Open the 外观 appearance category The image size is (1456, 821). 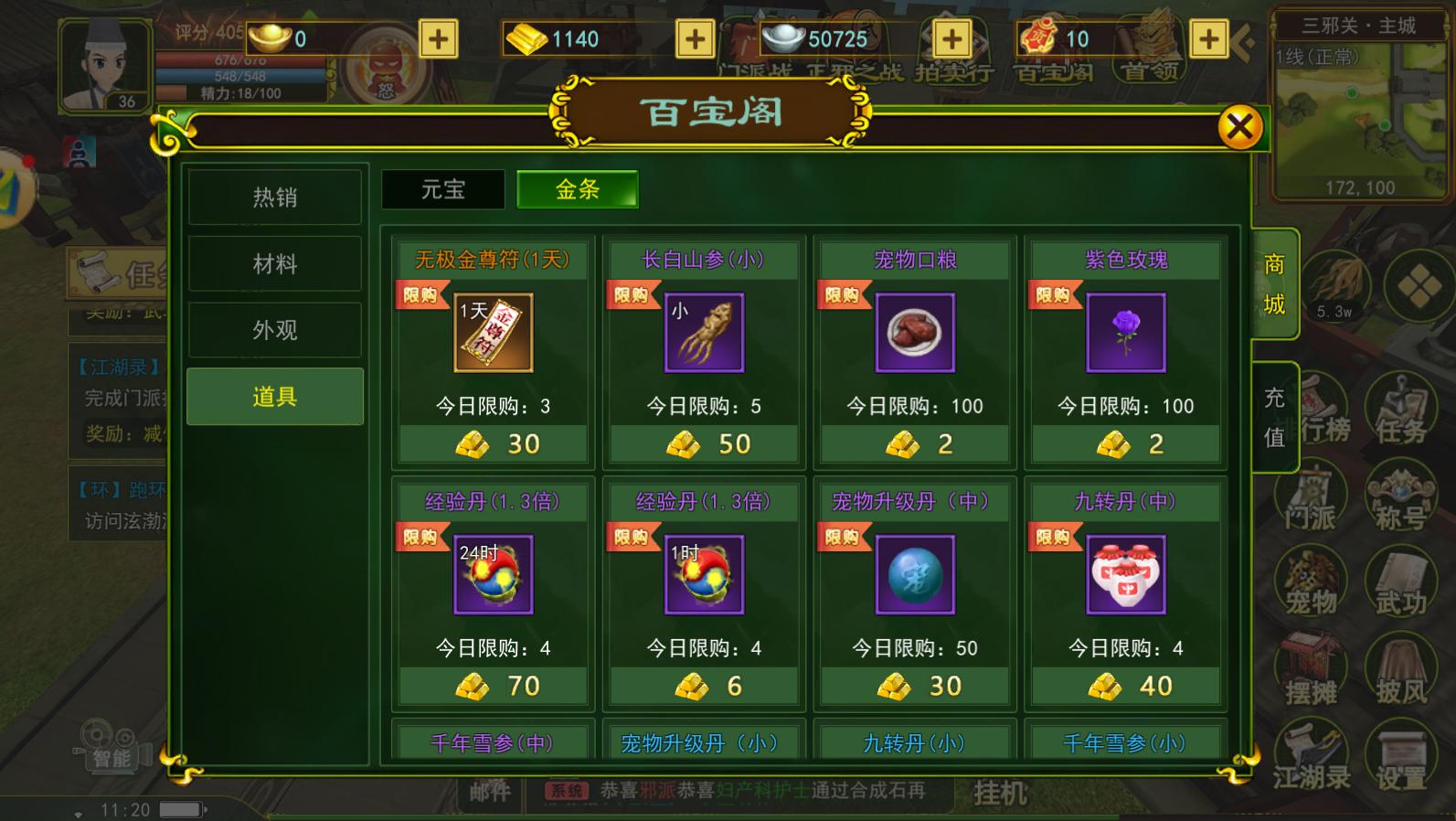[x=274, y=329]
